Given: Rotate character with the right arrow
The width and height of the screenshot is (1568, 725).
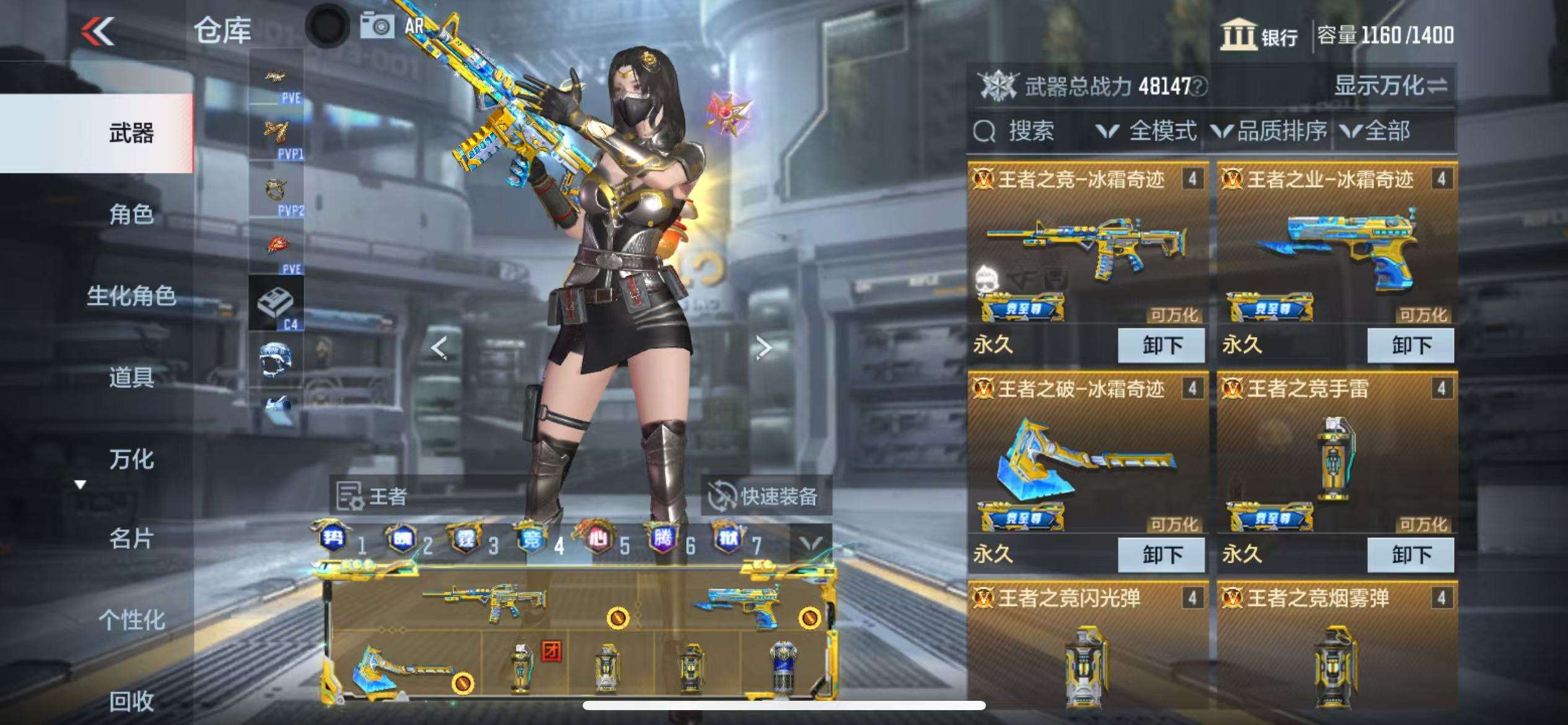Looking at the screenshot, I should point(763,348).
